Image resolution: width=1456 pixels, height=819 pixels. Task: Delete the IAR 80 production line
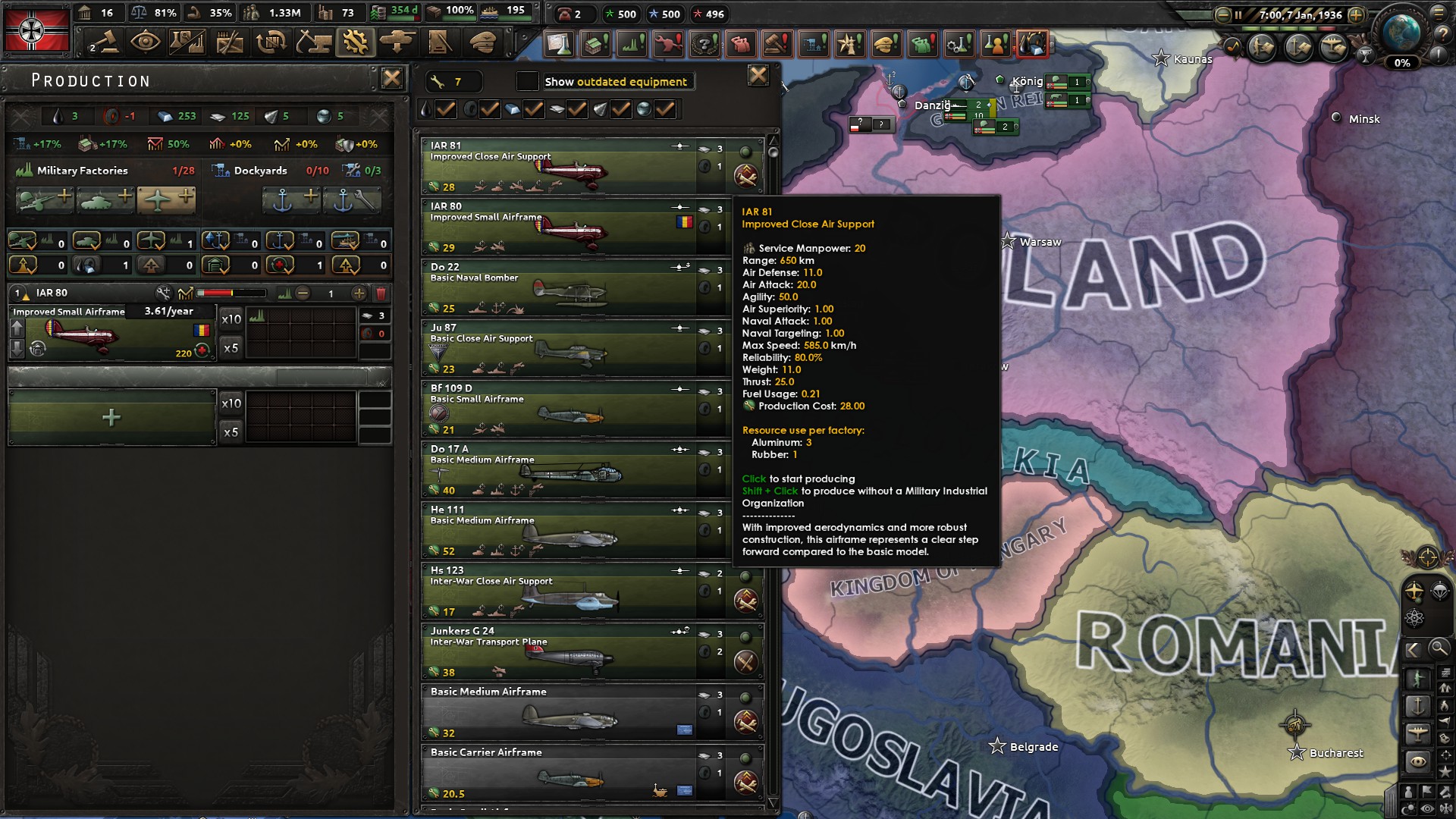click(x=381, y=293)
